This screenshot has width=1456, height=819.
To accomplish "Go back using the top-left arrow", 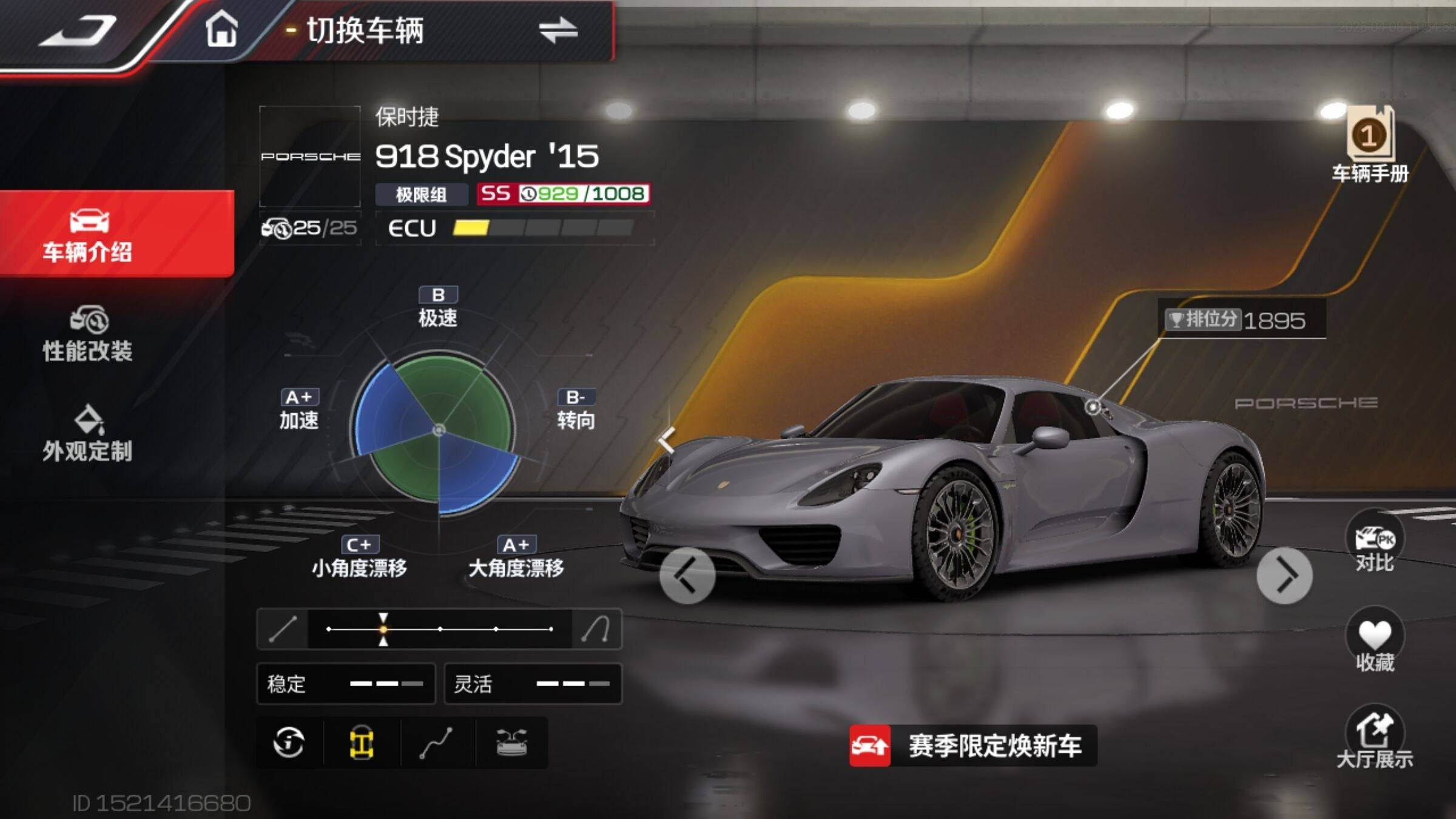I will coord(79,30).
